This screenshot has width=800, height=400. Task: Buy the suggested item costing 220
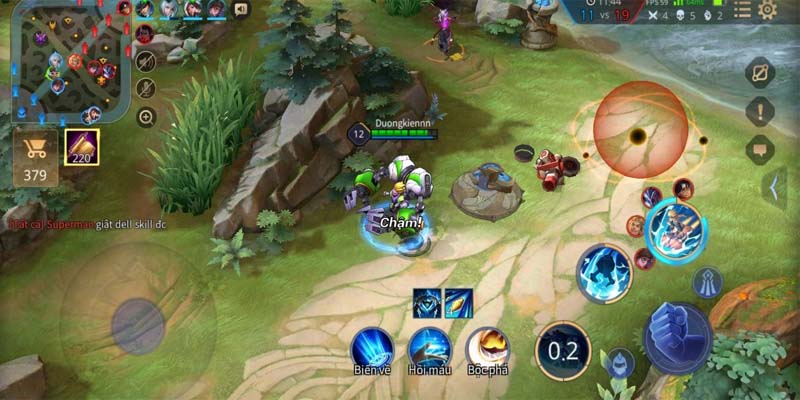pos(81,147)
